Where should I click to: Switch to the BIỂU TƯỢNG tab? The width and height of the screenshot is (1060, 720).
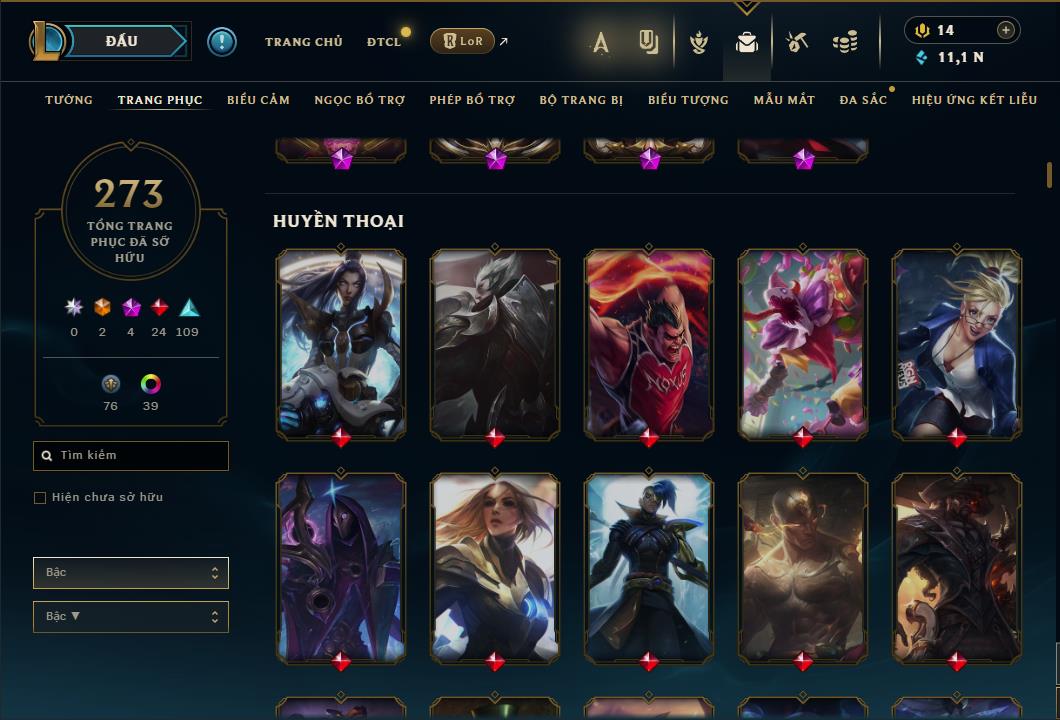688,100
